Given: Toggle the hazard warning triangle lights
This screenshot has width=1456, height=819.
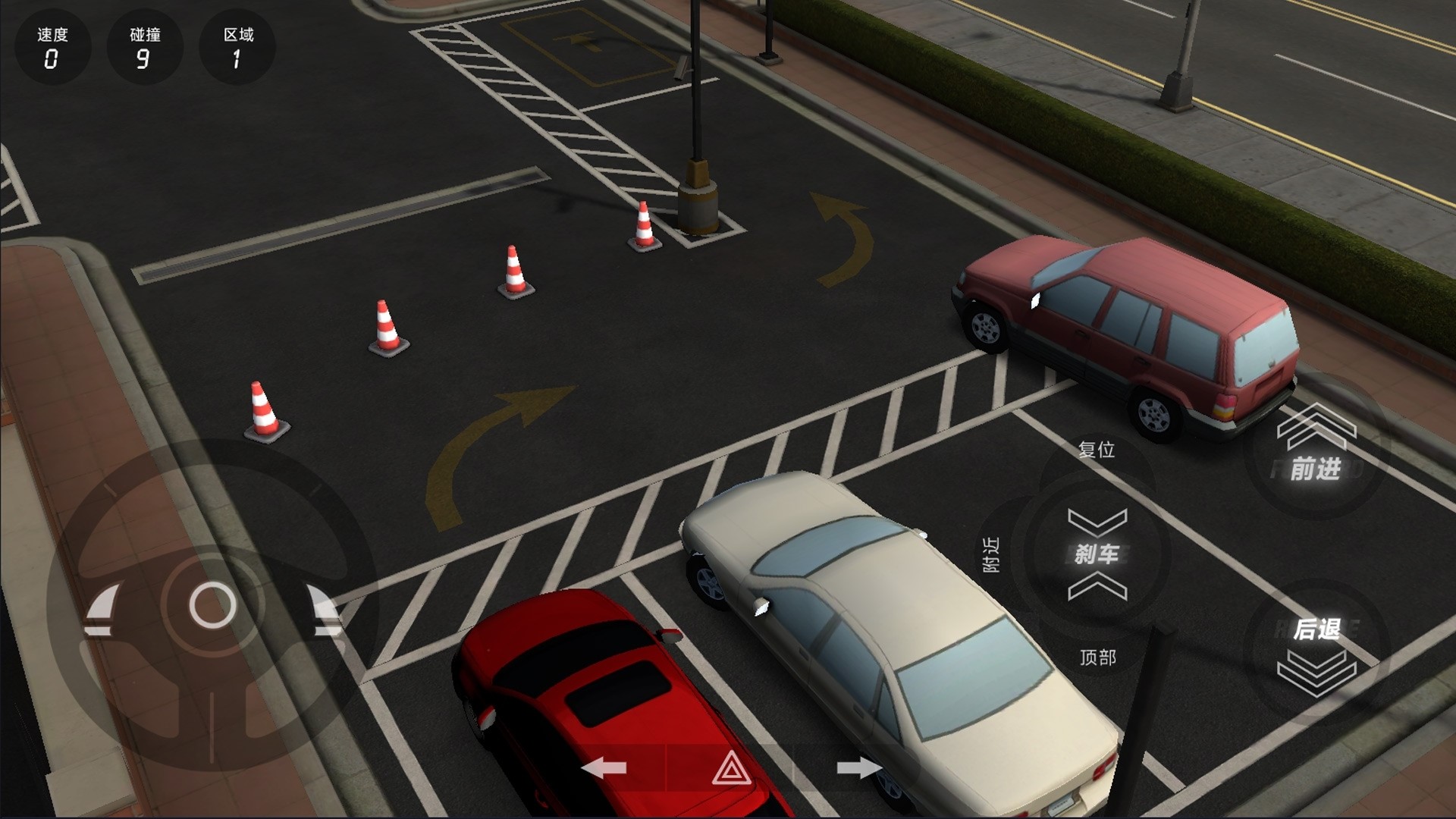Looking at the screenshot, I should pos(731,768).
